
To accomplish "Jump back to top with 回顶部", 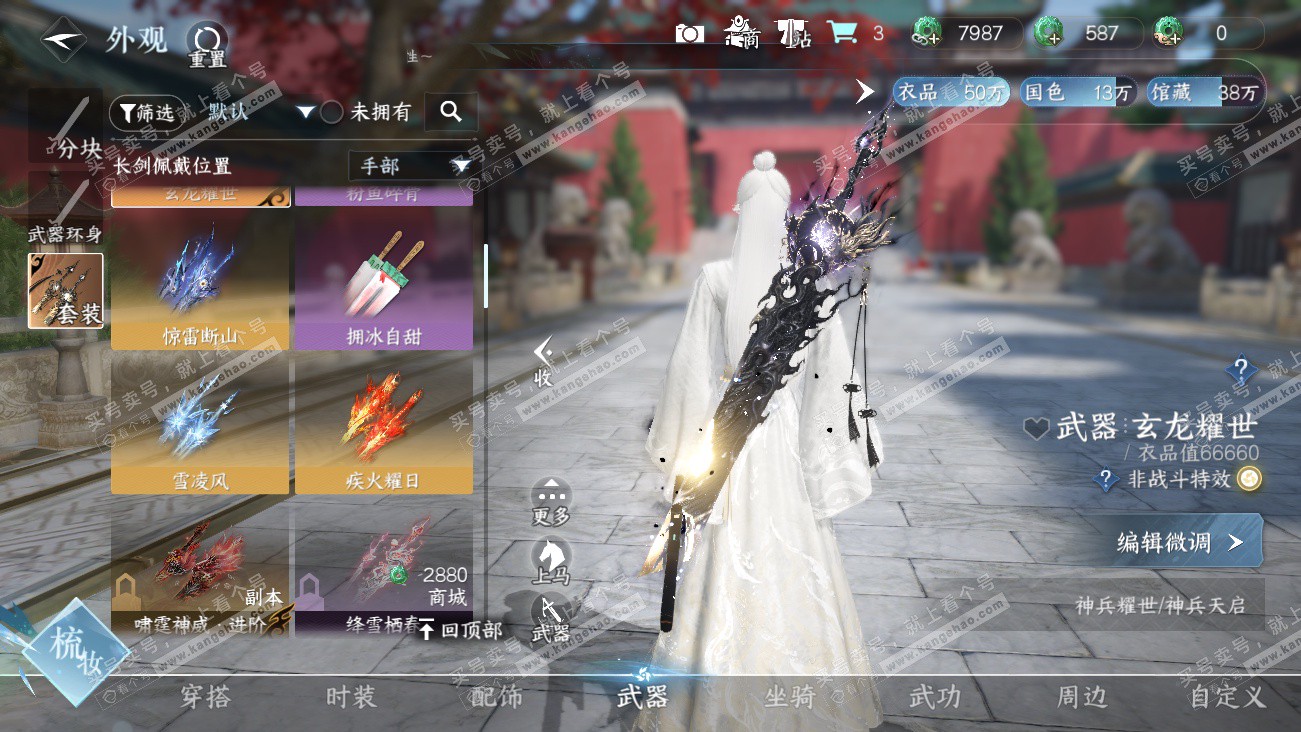I will (460, 630).
